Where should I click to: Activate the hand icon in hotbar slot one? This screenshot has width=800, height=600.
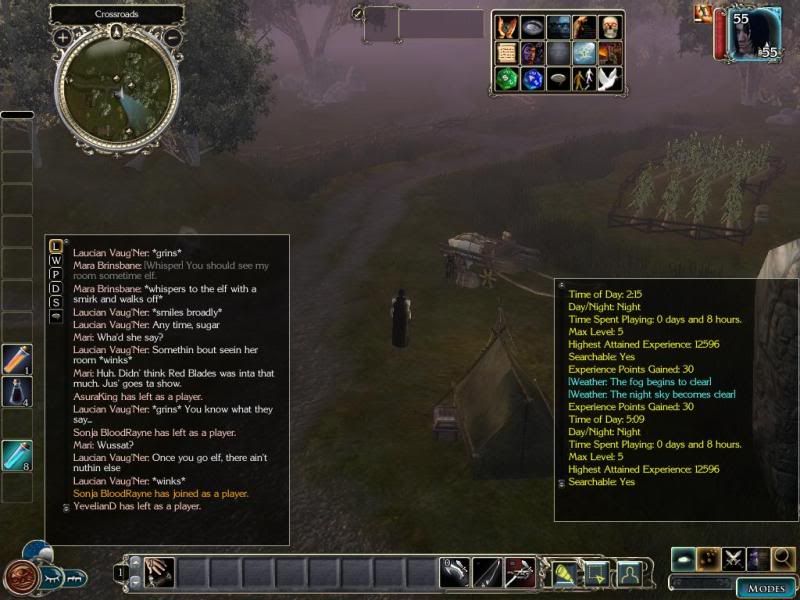(159, 572)
